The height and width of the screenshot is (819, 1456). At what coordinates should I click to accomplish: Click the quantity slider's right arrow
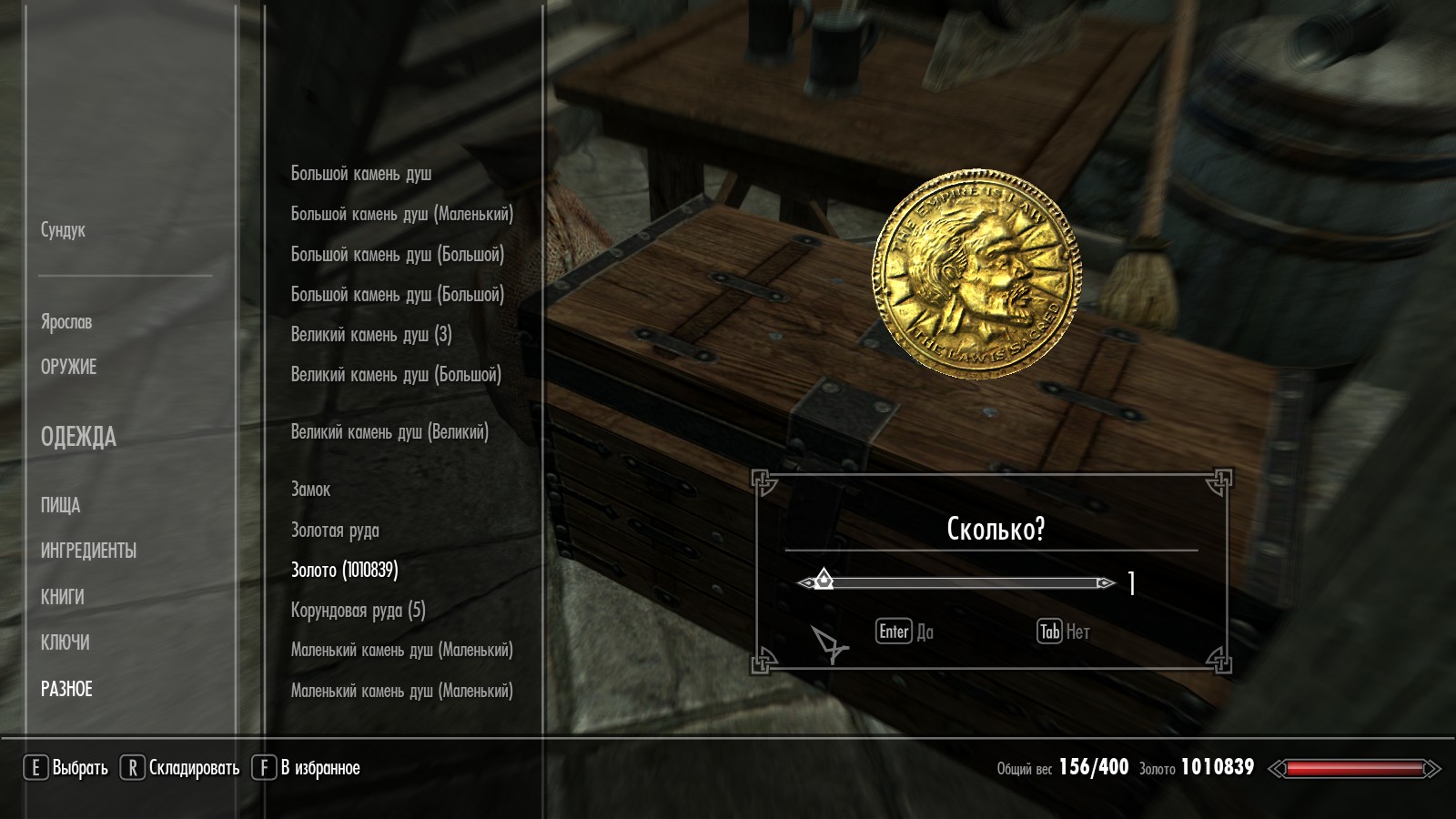pyautogui.click(x=1107, y=583)
